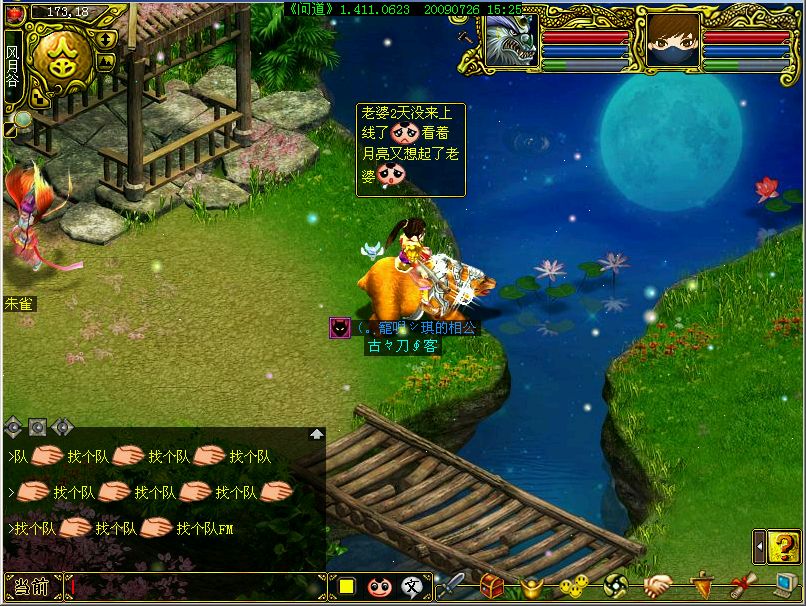806x606 pixels.
Task: Open the golden pig compass minimap
Action: [62, 62]
